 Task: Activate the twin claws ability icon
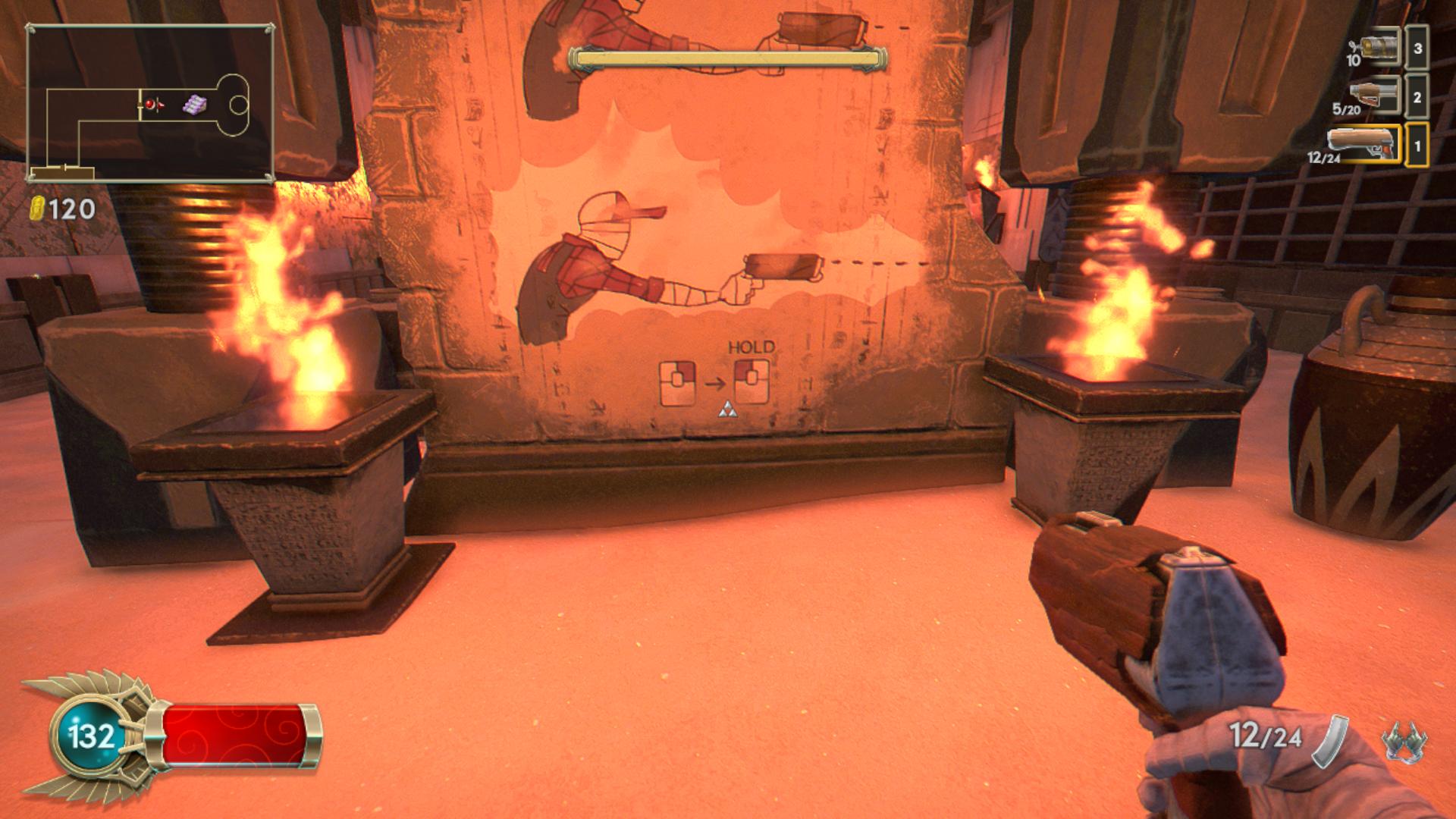[1404, 739]
